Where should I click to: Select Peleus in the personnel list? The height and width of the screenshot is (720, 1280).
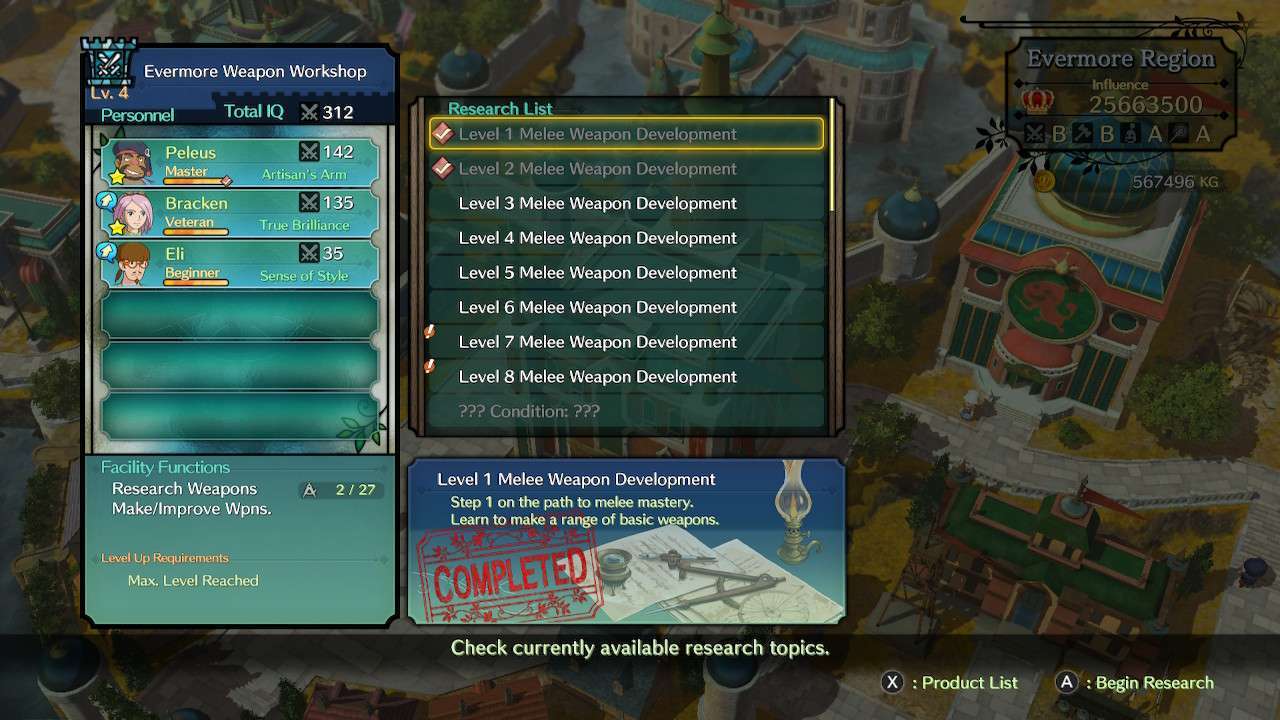click(x=240, y=161)
